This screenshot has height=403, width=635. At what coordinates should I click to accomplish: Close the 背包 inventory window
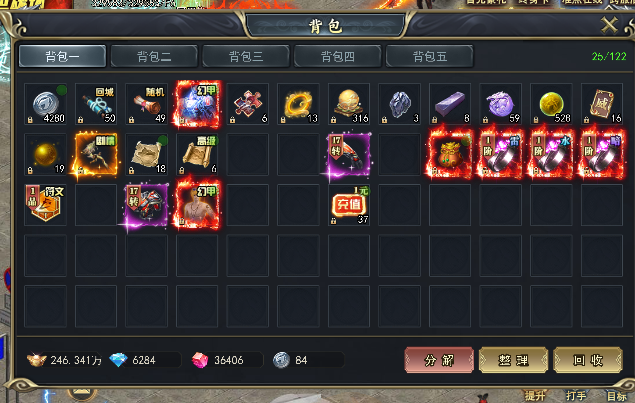[609, 25]
